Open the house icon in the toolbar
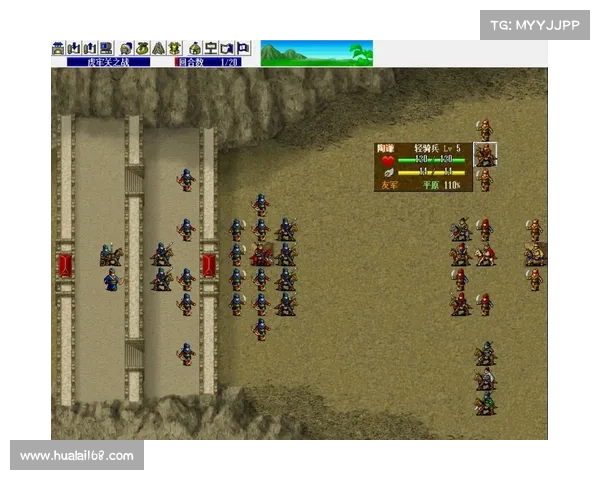 pos(195,48)
